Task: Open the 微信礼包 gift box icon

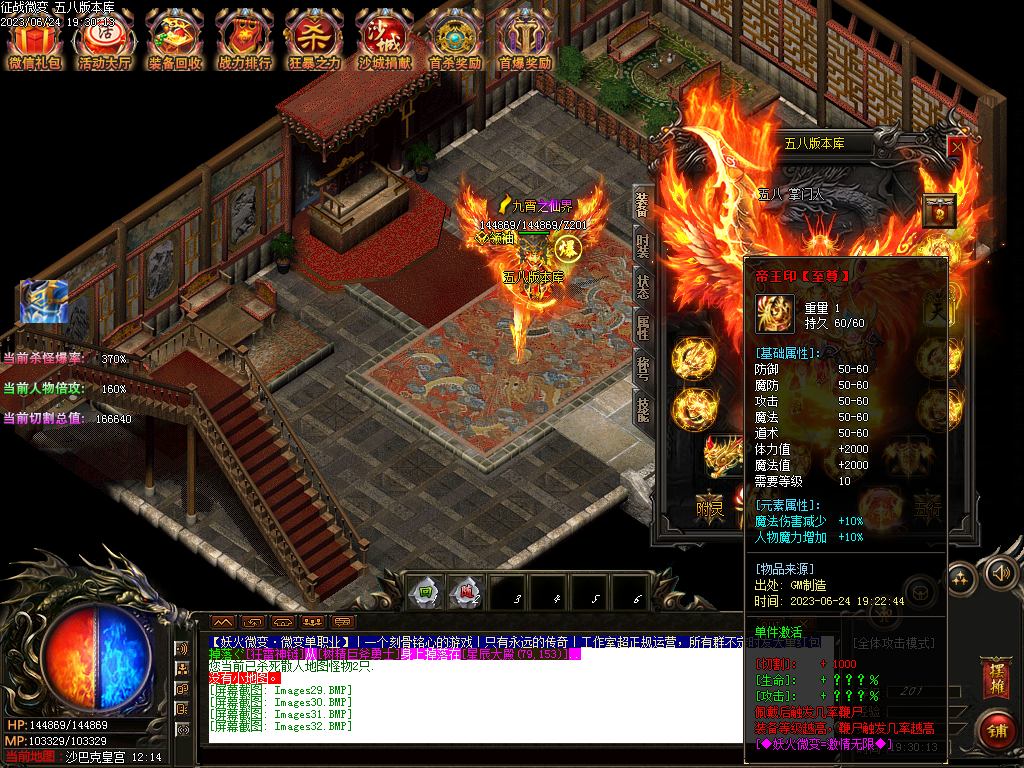Action: (34, 40)
